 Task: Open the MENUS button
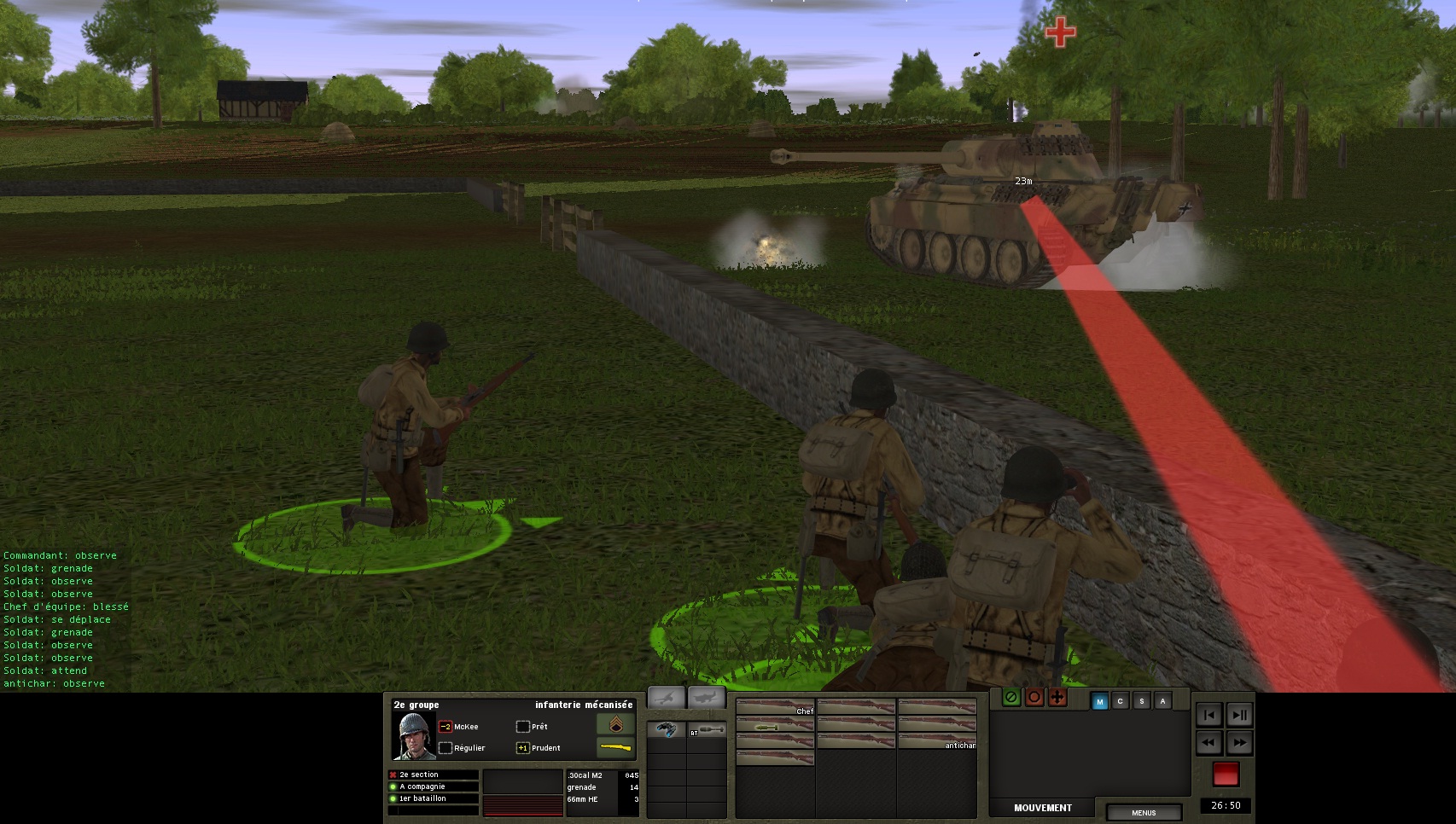1144,812
